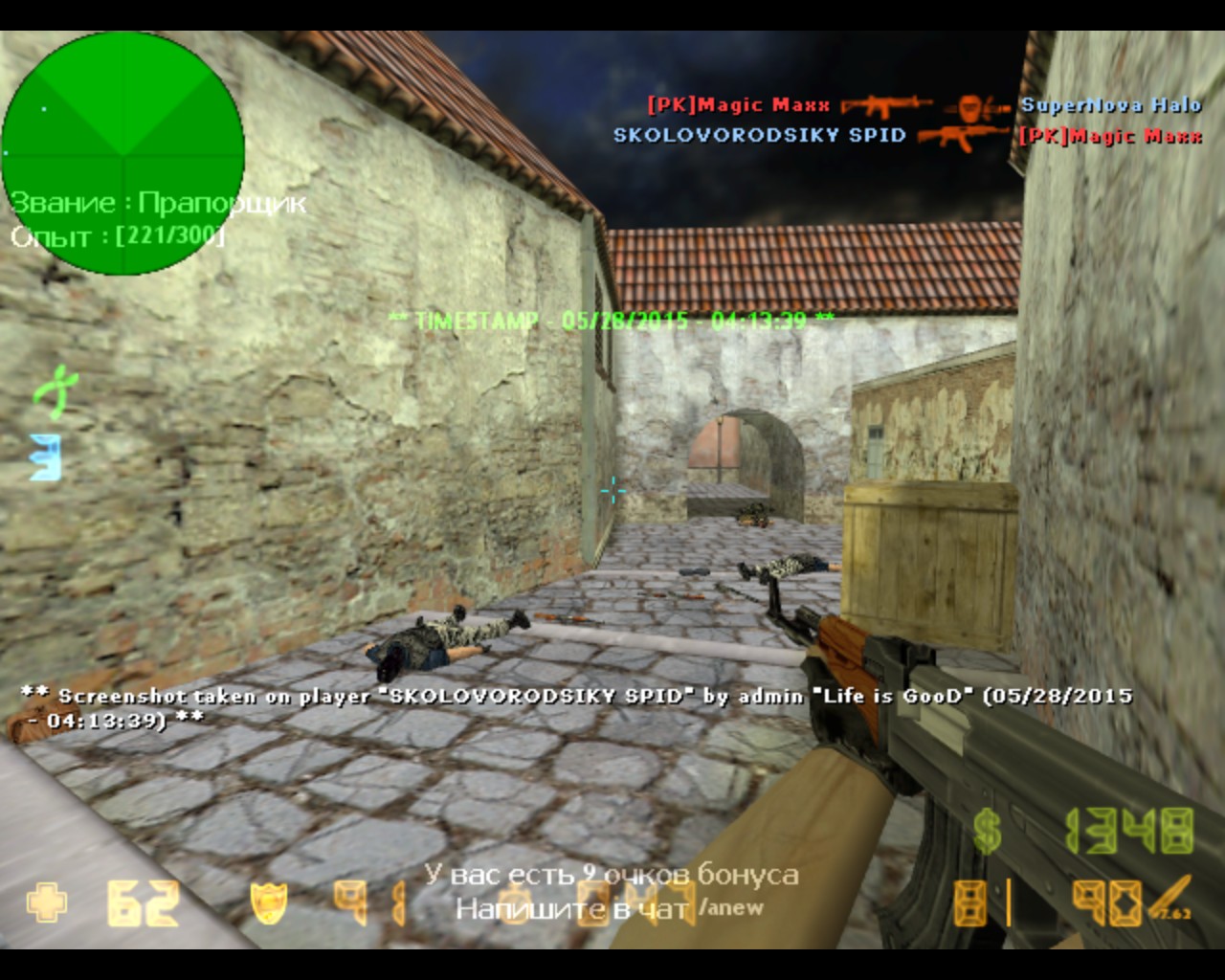1225x980 pixels.
Task: Click the TIMESTAMP message text
Action: (611, 323)
